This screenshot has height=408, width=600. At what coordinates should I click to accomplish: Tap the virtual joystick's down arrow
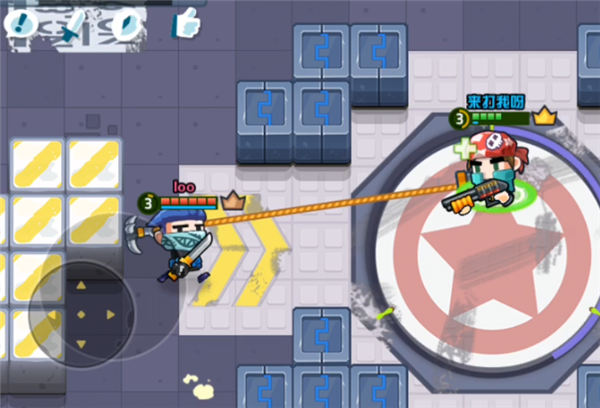click(x=81, y=342)
